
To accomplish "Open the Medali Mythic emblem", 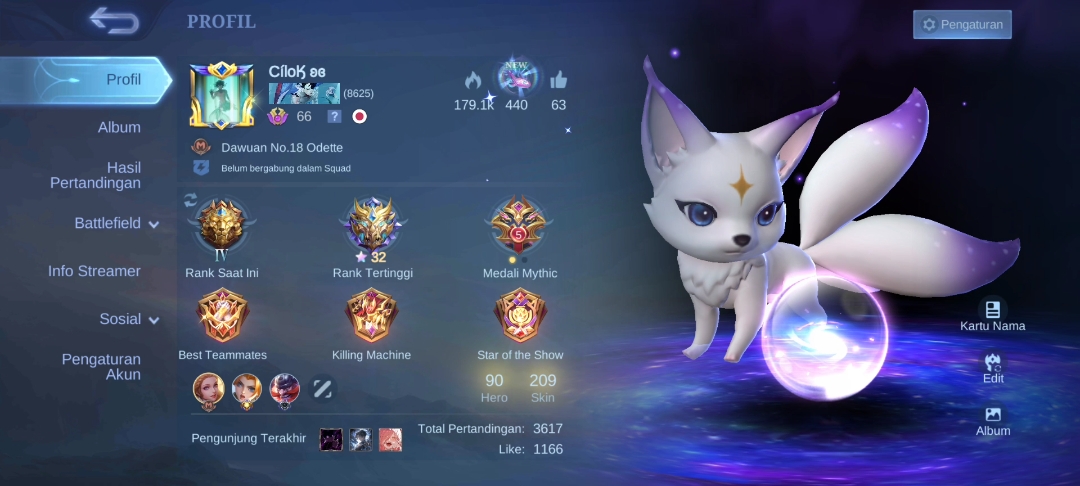I will (x=519, y=229).
